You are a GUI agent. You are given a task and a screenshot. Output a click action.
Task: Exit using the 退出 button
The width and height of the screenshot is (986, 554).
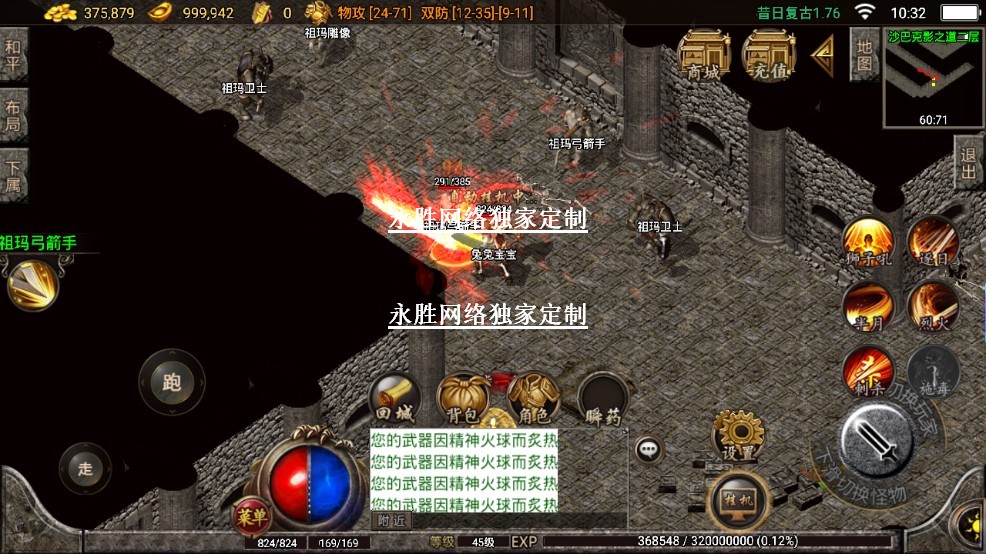(x=968, y=164)
